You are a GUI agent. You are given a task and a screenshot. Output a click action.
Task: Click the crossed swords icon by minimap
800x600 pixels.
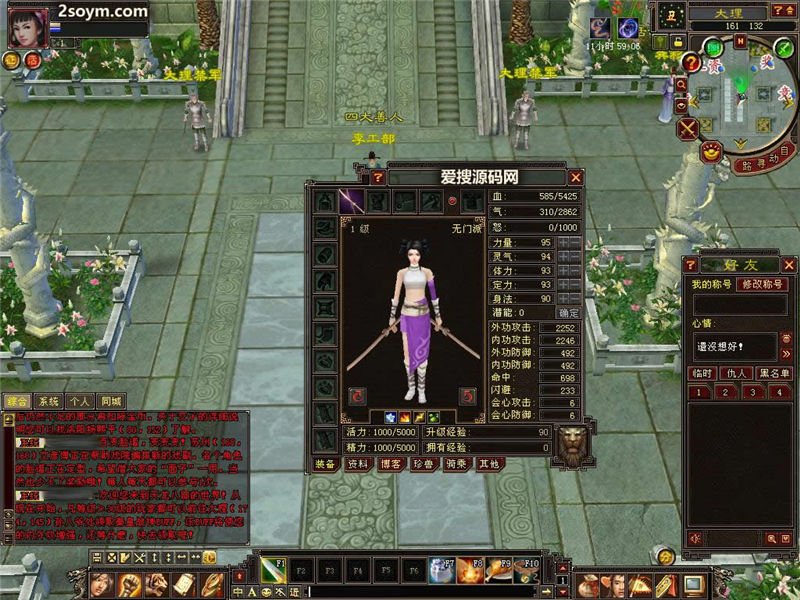click(688, 128)
